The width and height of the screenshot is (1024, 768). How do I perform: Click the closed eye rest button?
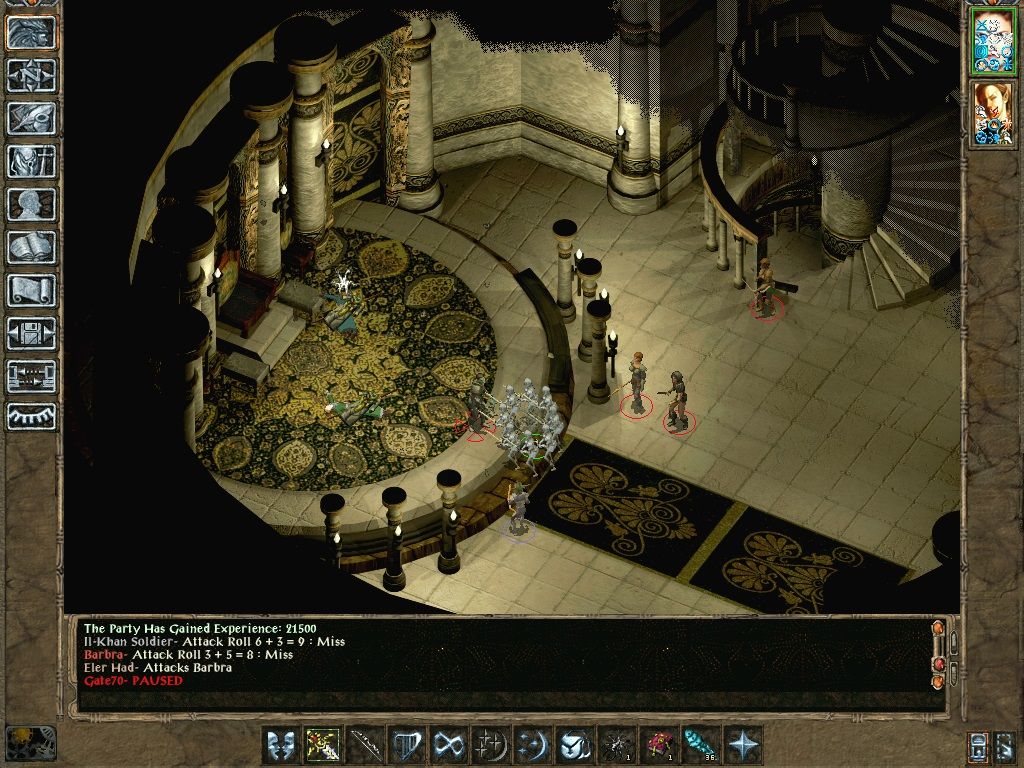pyautogui.click(x=31, y=416)
